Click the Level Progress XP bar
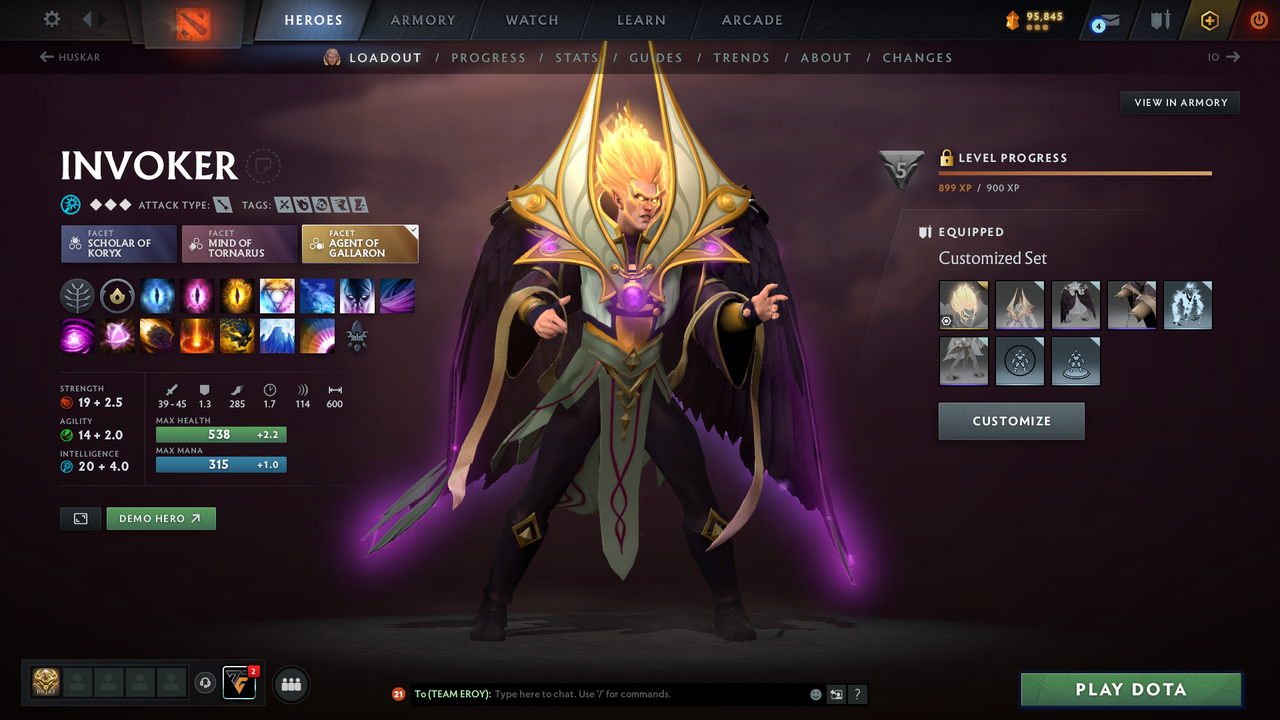This screenshot has height=720, width=1280. 1075,173
